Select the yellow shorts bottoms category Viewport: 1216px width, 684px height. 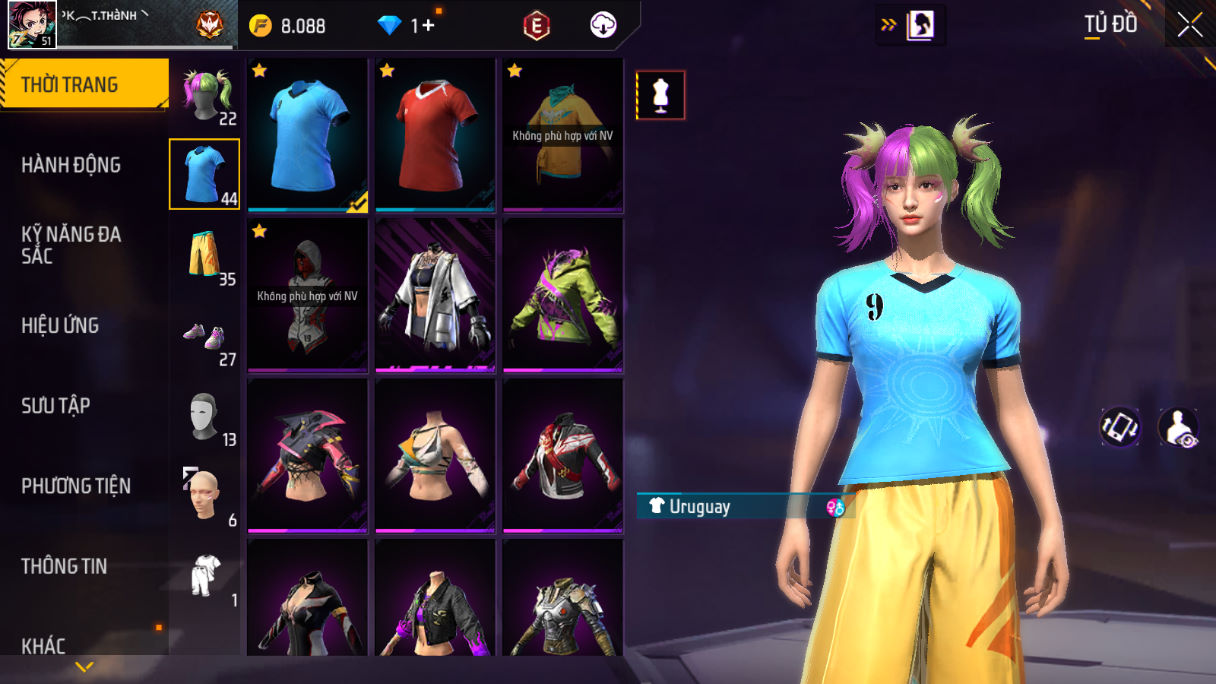click(205, 255)
